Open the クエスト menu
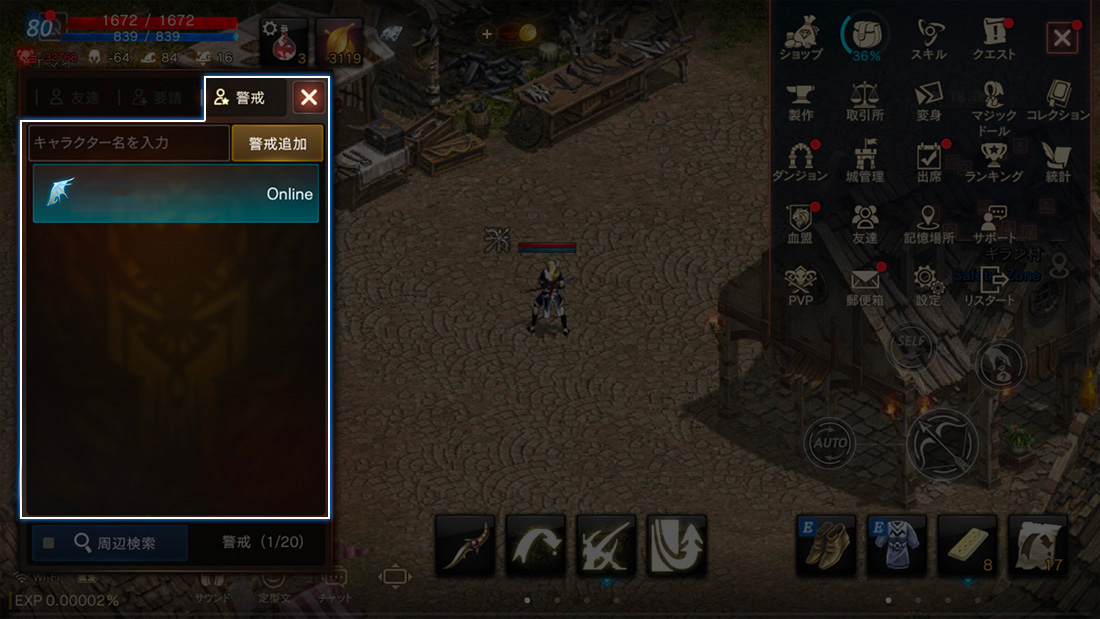 coord(993,40)
